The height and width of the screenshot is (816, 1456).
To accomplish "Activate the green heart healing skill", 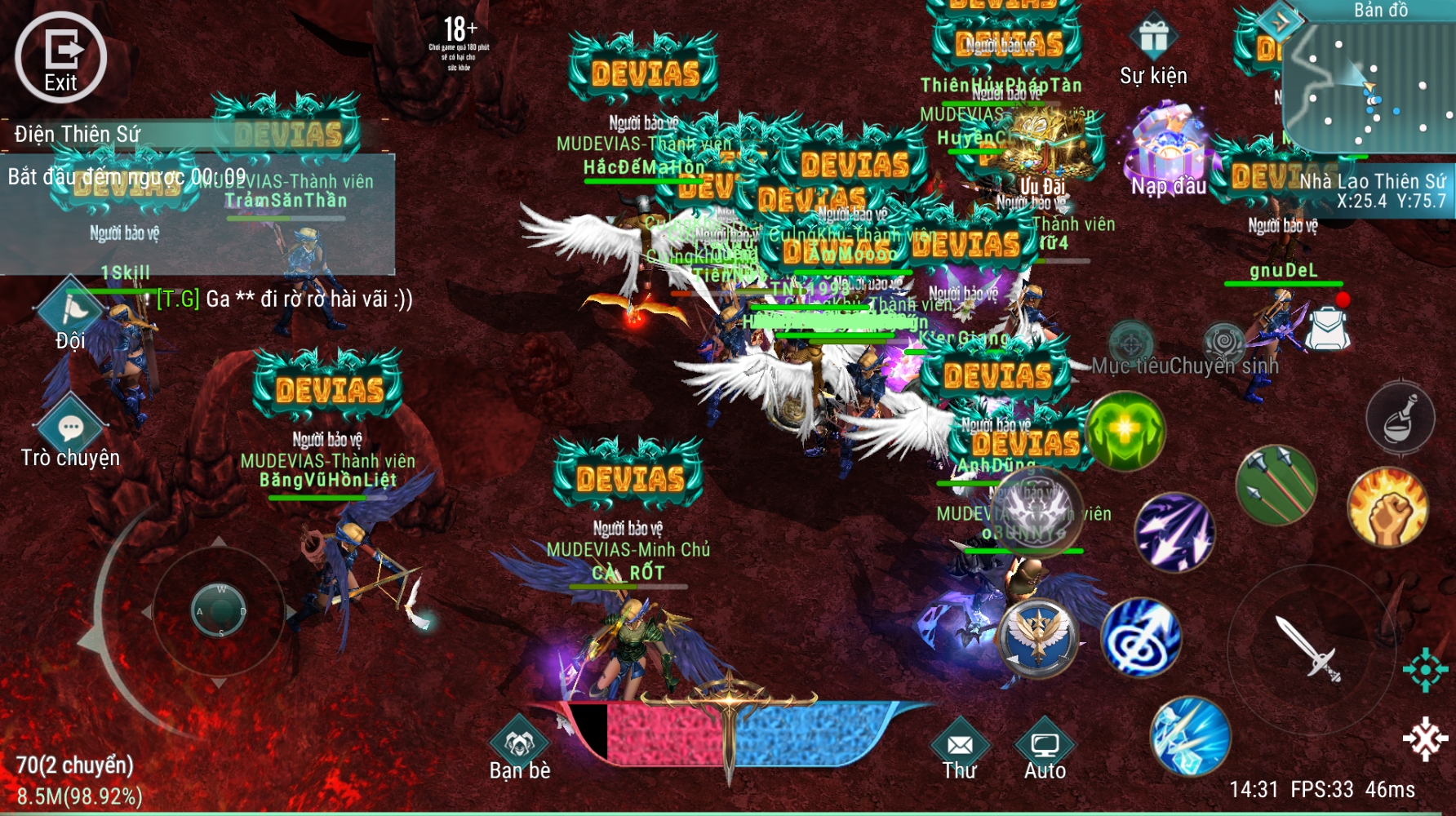I will [1125, 431].
